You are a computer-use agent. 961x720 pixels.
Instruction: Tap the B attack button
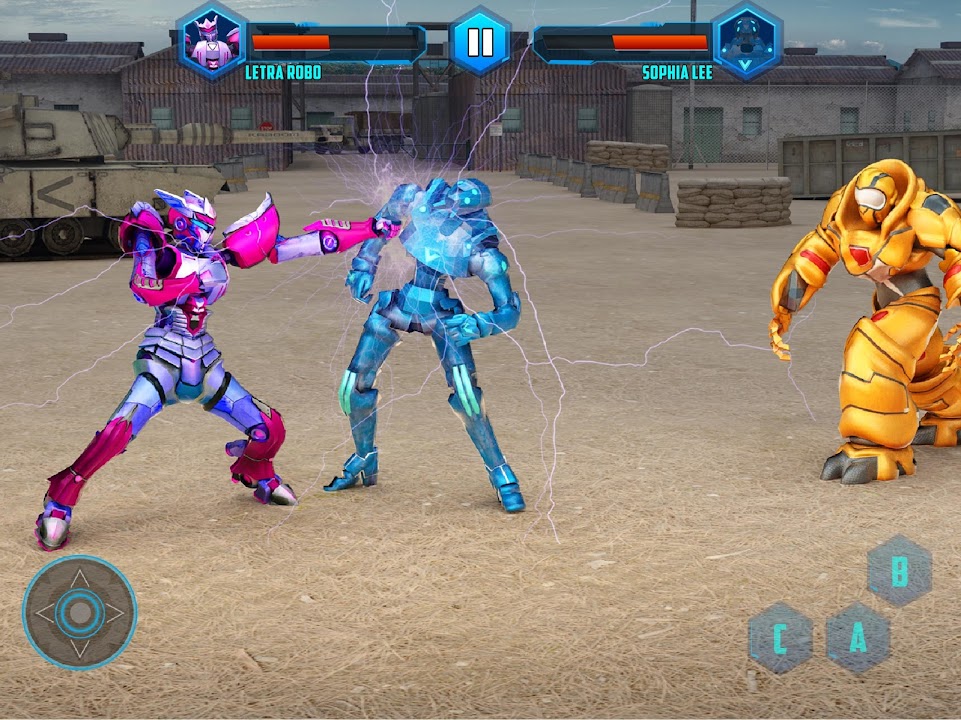[900, 571]
